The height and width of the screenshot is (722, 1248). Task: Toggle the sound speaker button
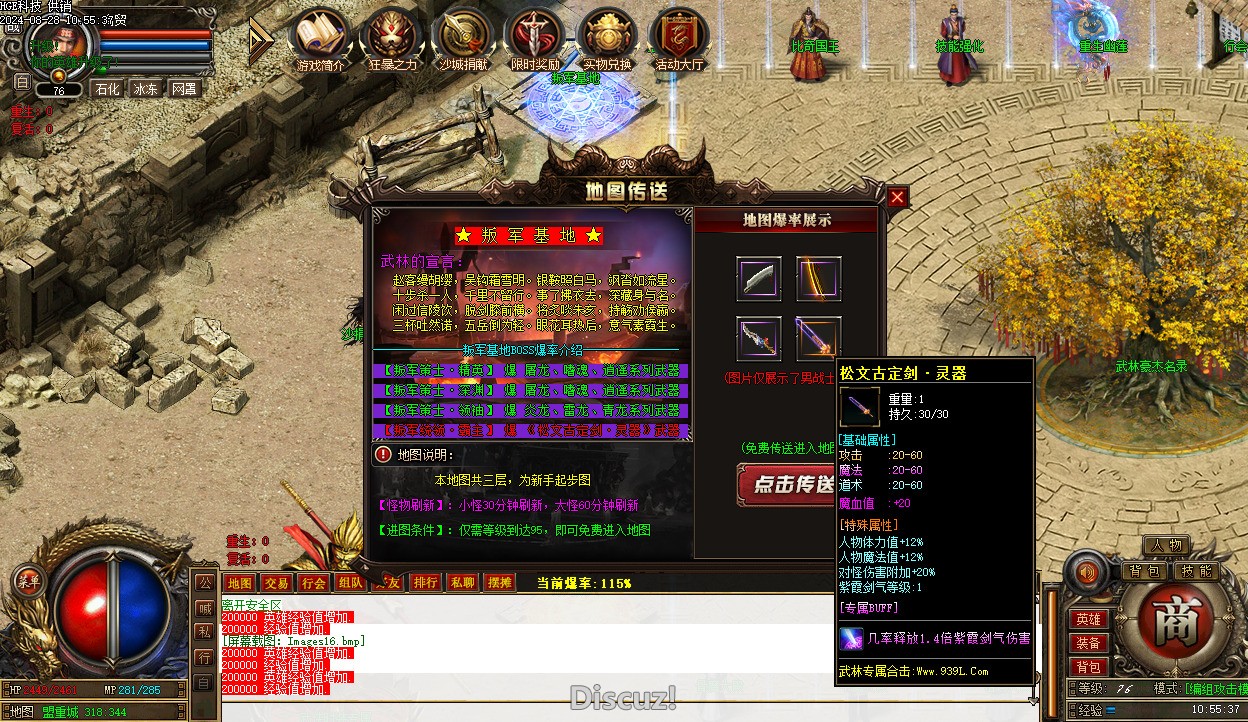(1087, 572)
